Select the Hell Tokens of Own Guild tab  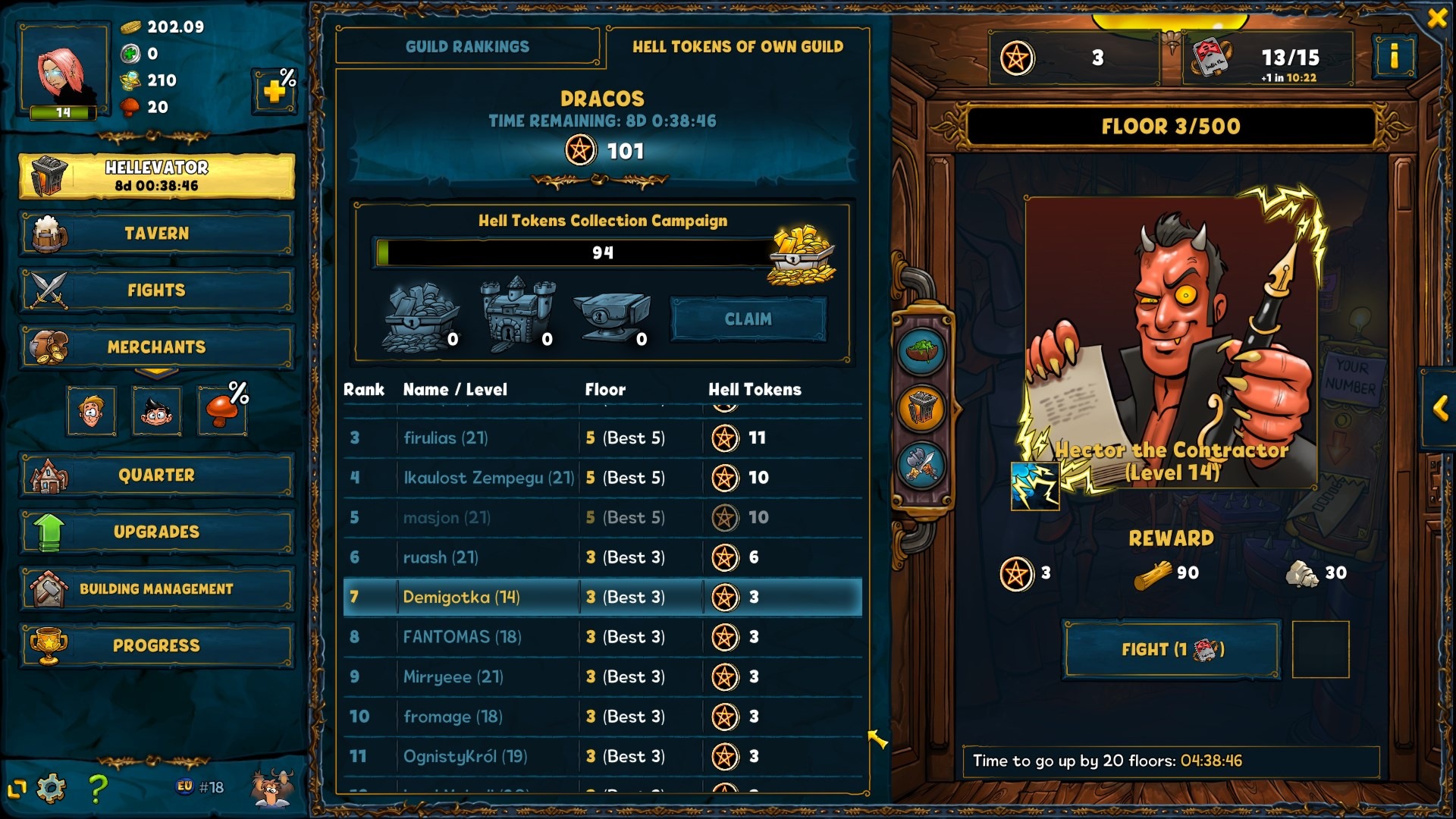tap(737, 47)
